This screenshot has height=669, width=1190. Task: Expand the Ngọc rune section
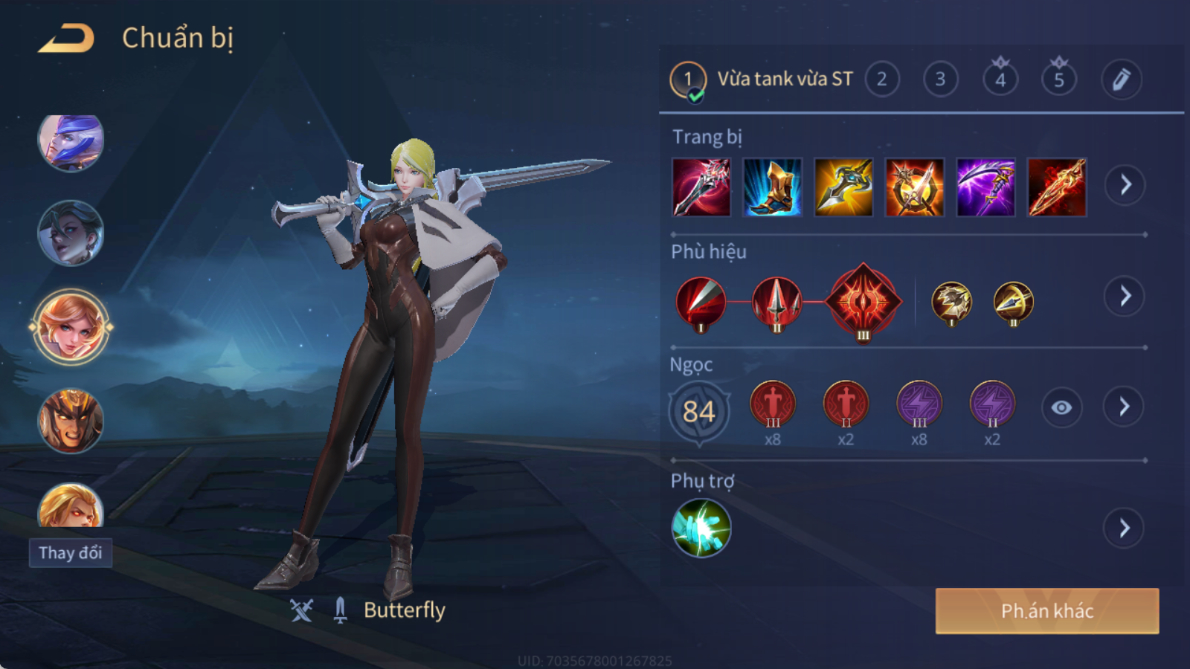[1125, 406]
